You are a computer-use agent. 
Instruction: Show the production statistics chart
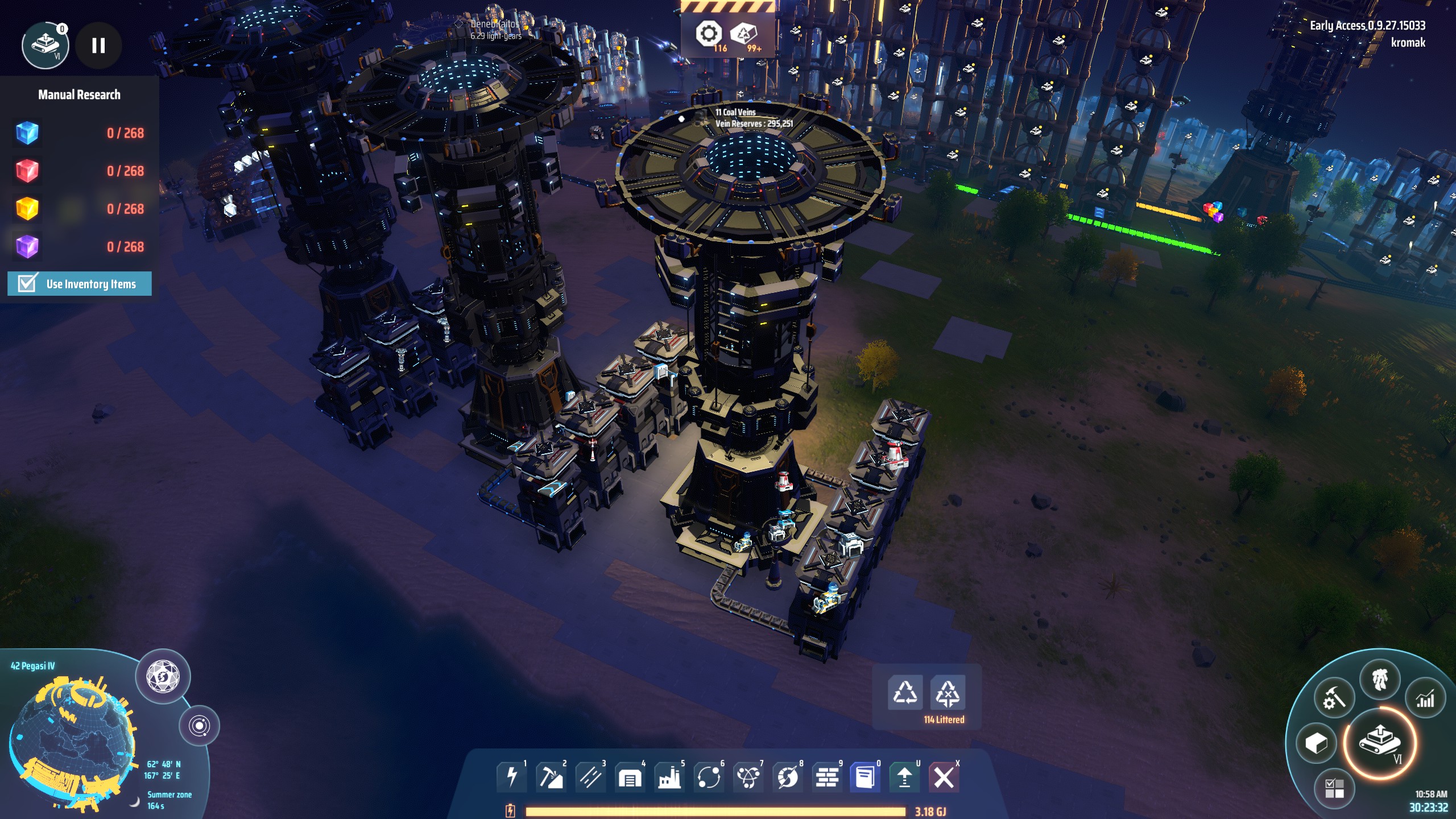(x=1425, y=699)
